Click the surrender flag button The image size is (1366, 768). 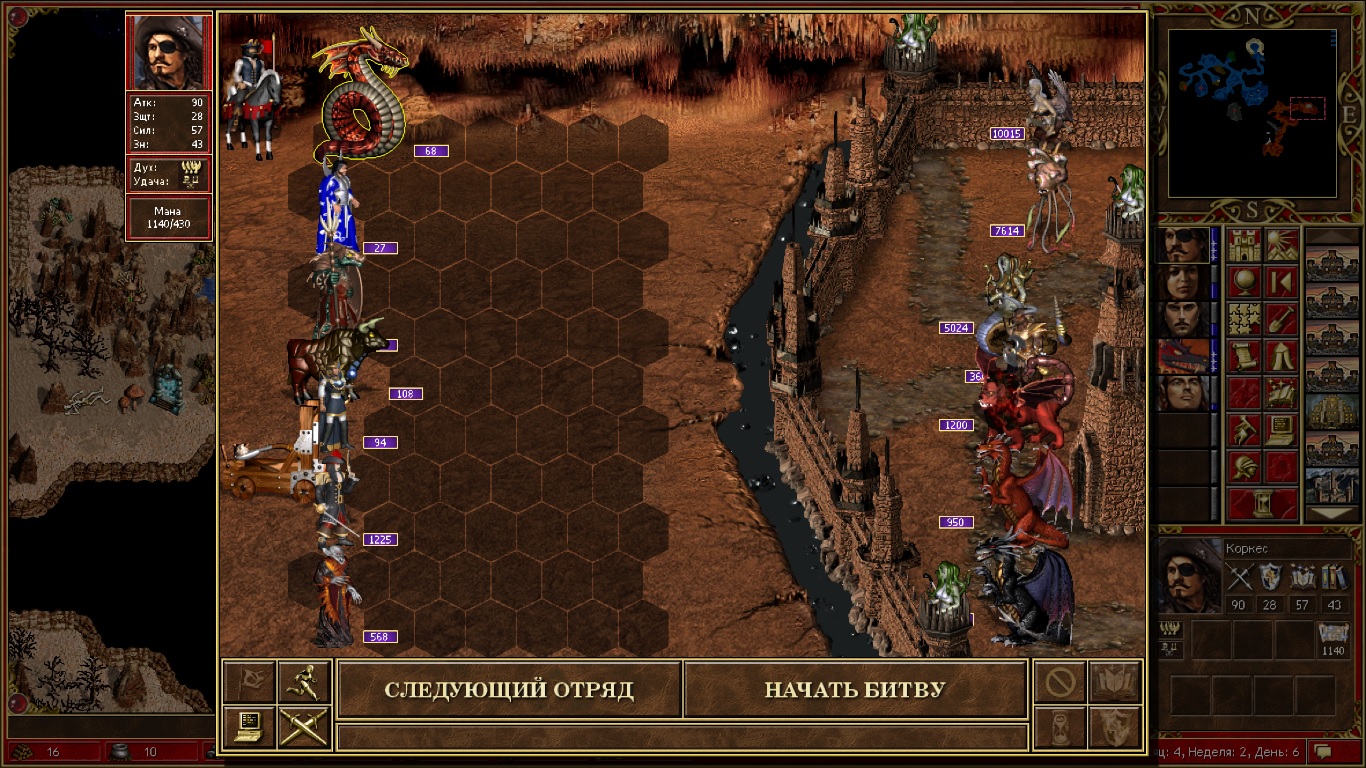click(x=248, y=681)
